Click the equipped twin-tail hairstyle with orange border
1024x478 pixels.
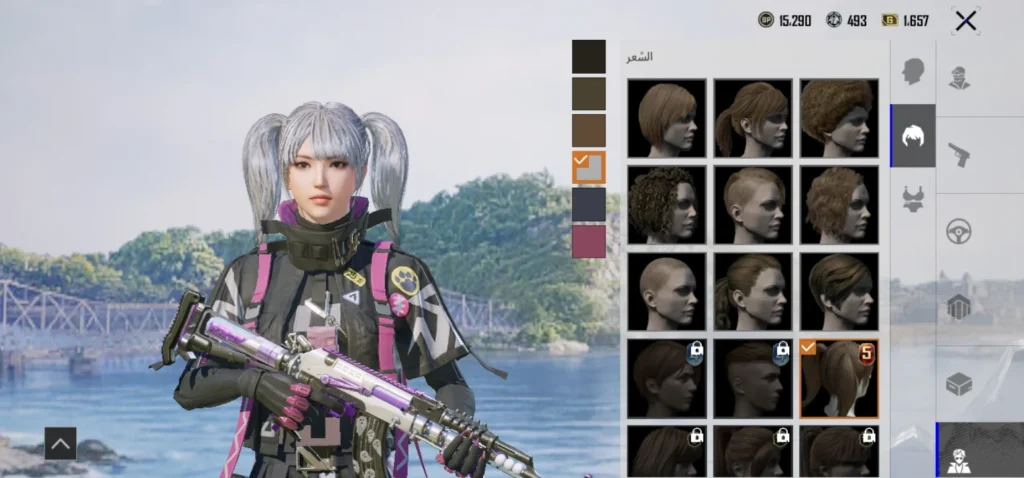[838, 378]
